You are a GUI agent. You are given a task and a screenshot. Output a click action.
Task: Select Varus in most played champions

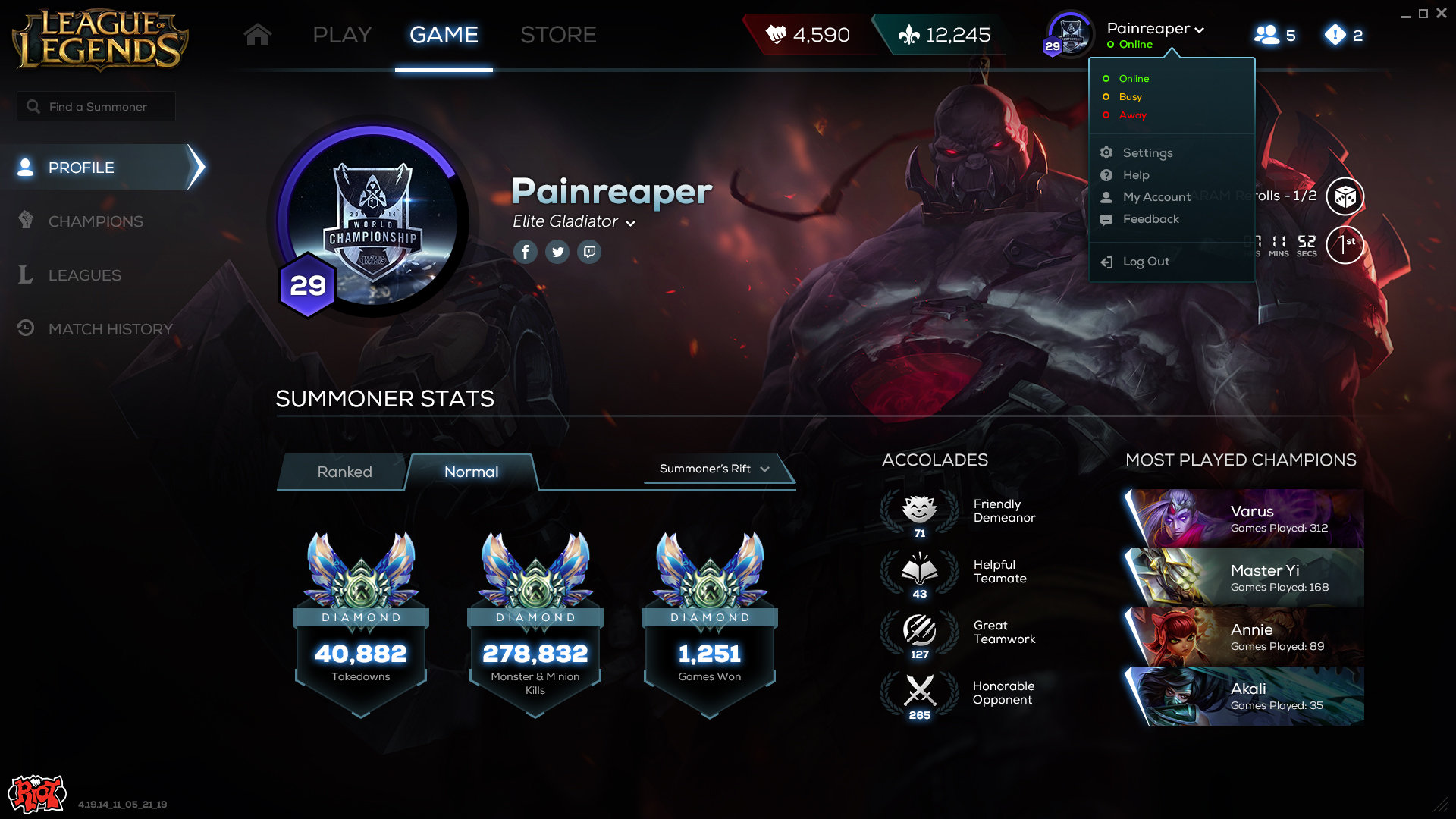click(x=1244, y=519)
